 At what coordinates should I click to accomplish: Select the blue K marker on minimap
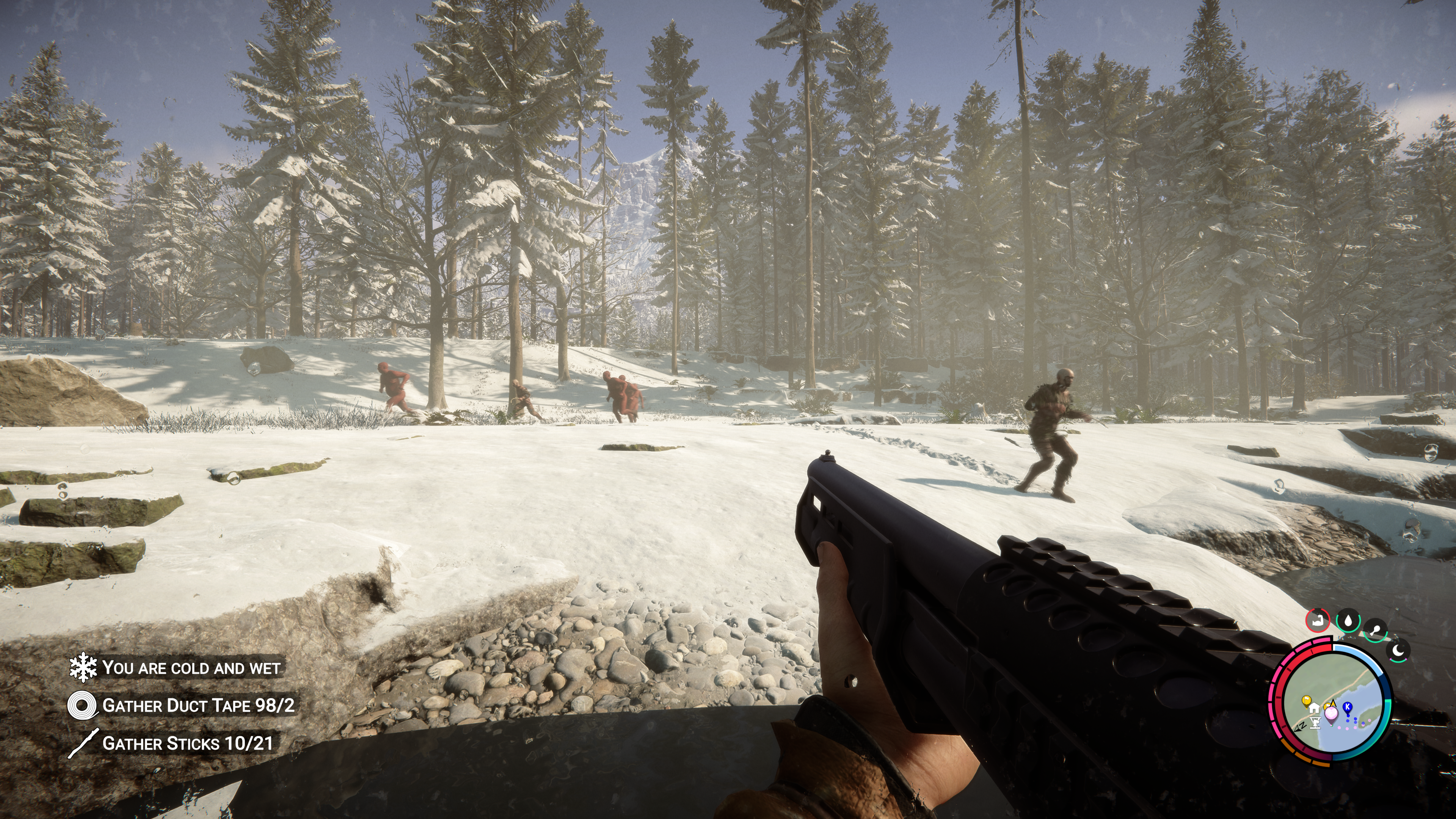tap(1348, 708)
